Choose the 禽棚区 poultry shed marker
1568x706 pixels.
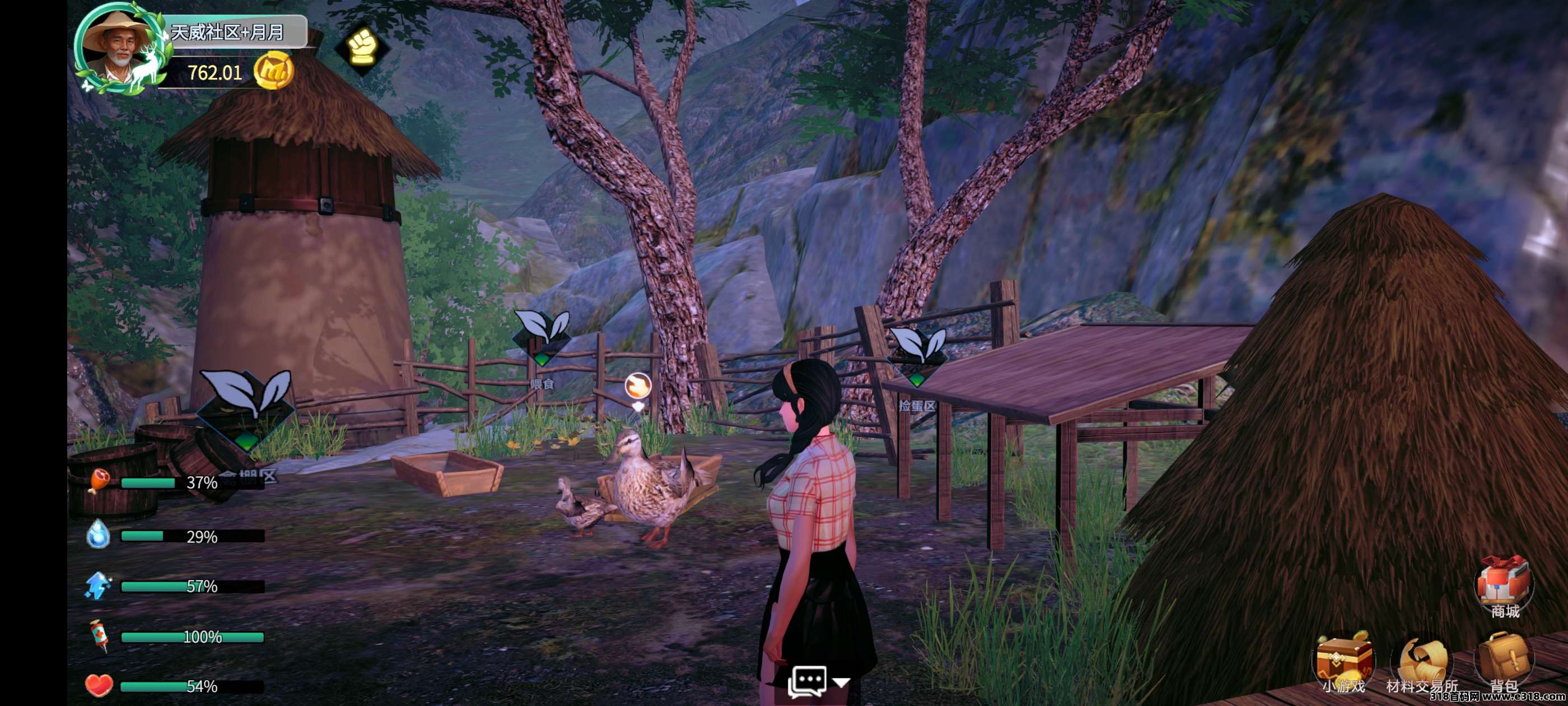245,411
